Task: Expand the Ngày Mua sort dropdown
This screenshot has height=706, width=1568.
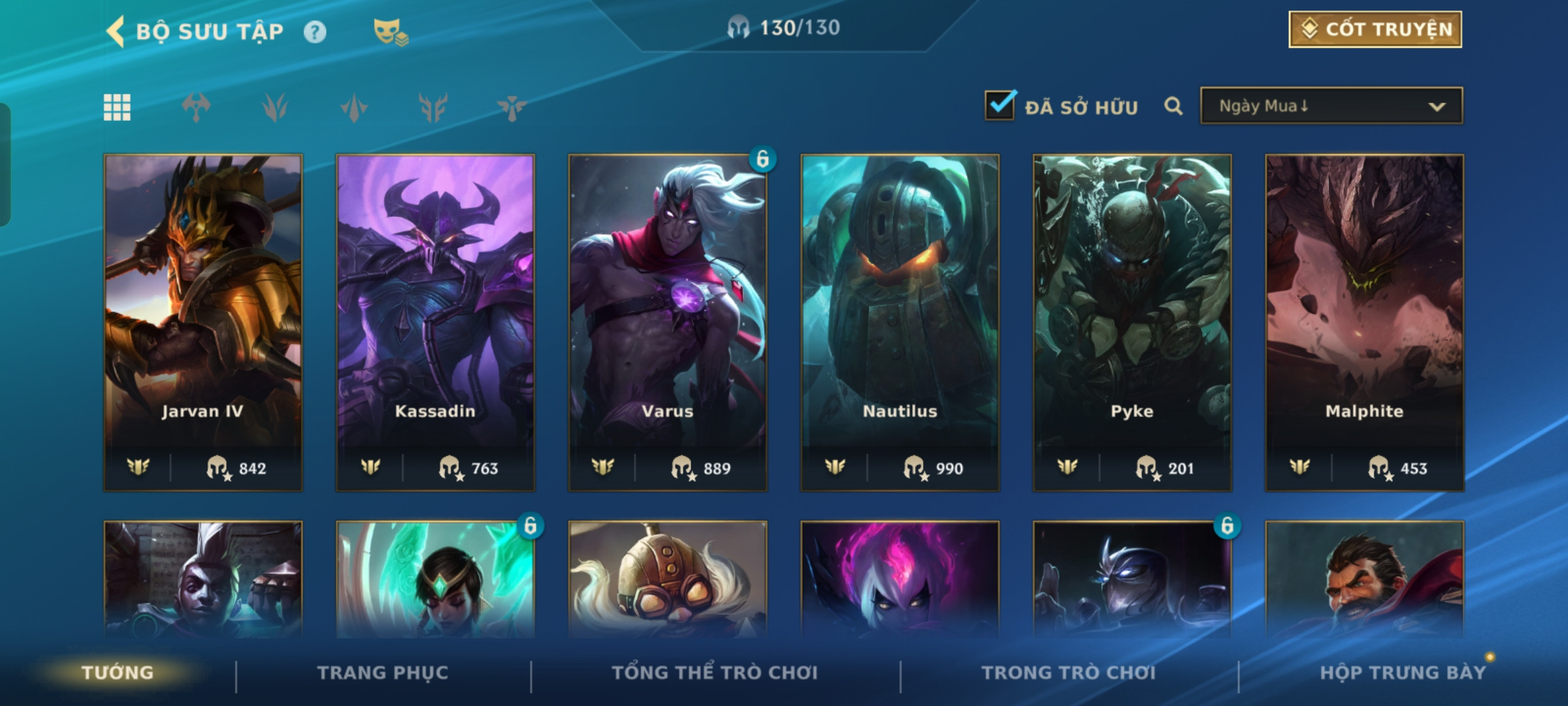Action: point(1331,106)
